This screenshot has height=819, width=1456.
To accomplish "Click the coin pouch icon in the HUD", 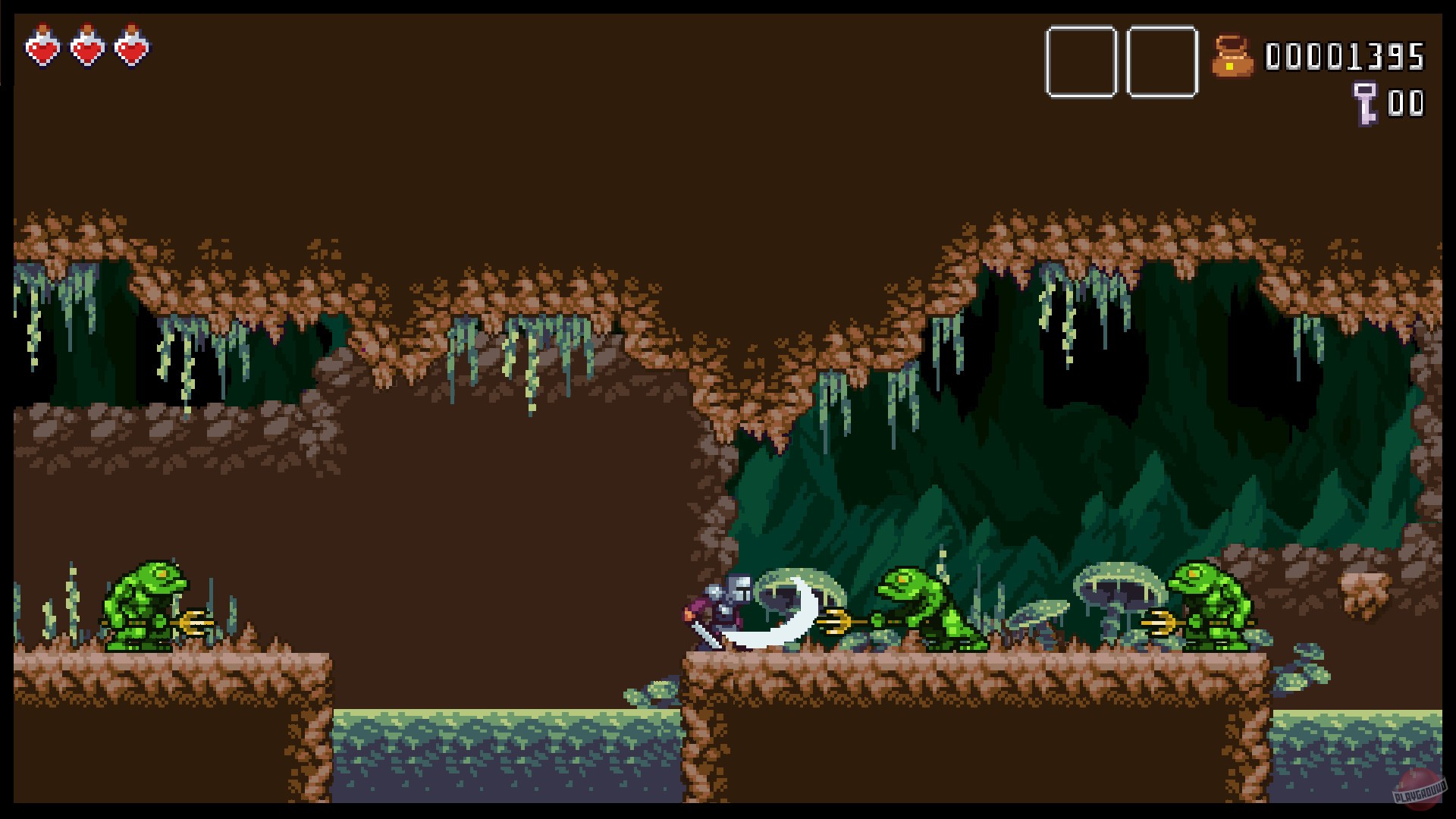I will [x=1235, y=55].
